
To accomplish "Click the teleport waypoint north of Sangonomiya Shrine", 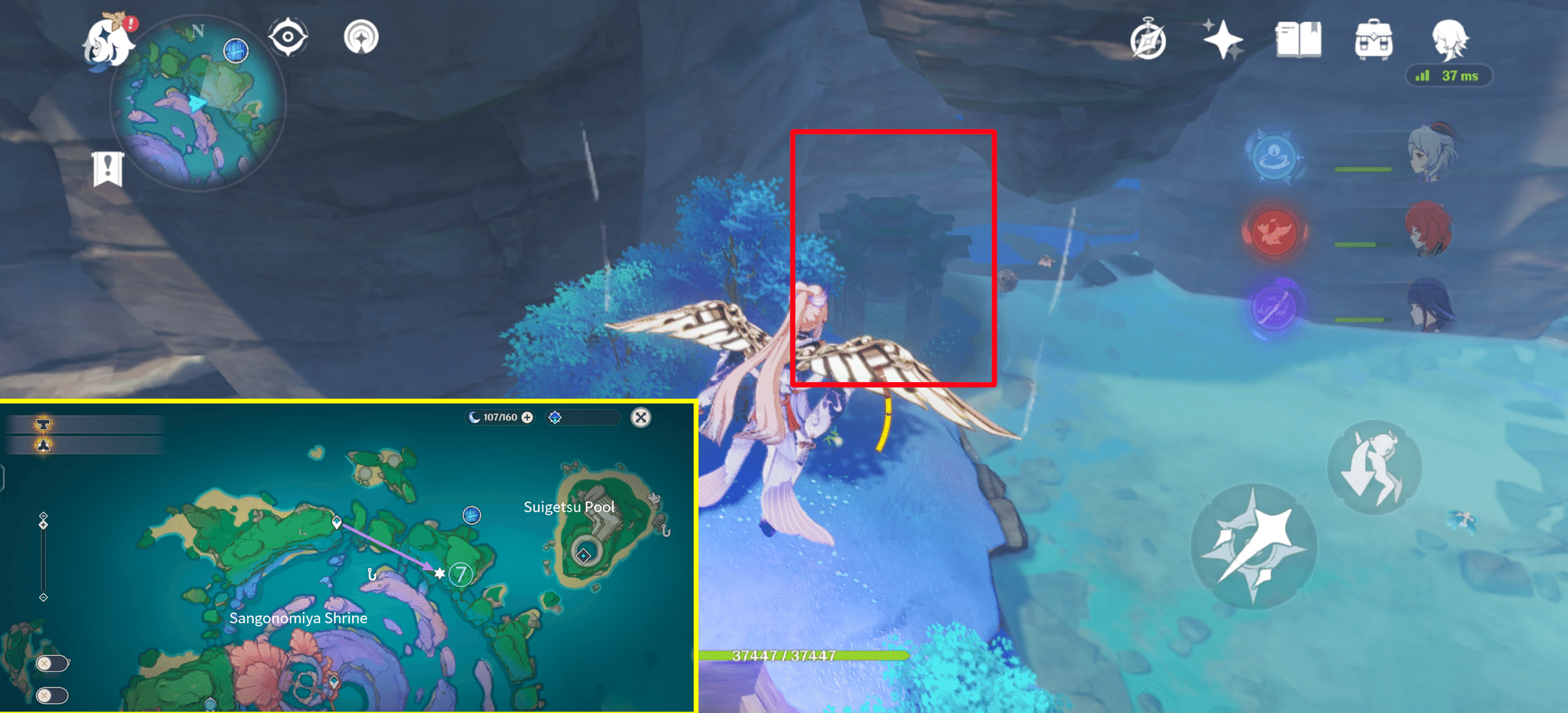I will click(x=335, y=520).
